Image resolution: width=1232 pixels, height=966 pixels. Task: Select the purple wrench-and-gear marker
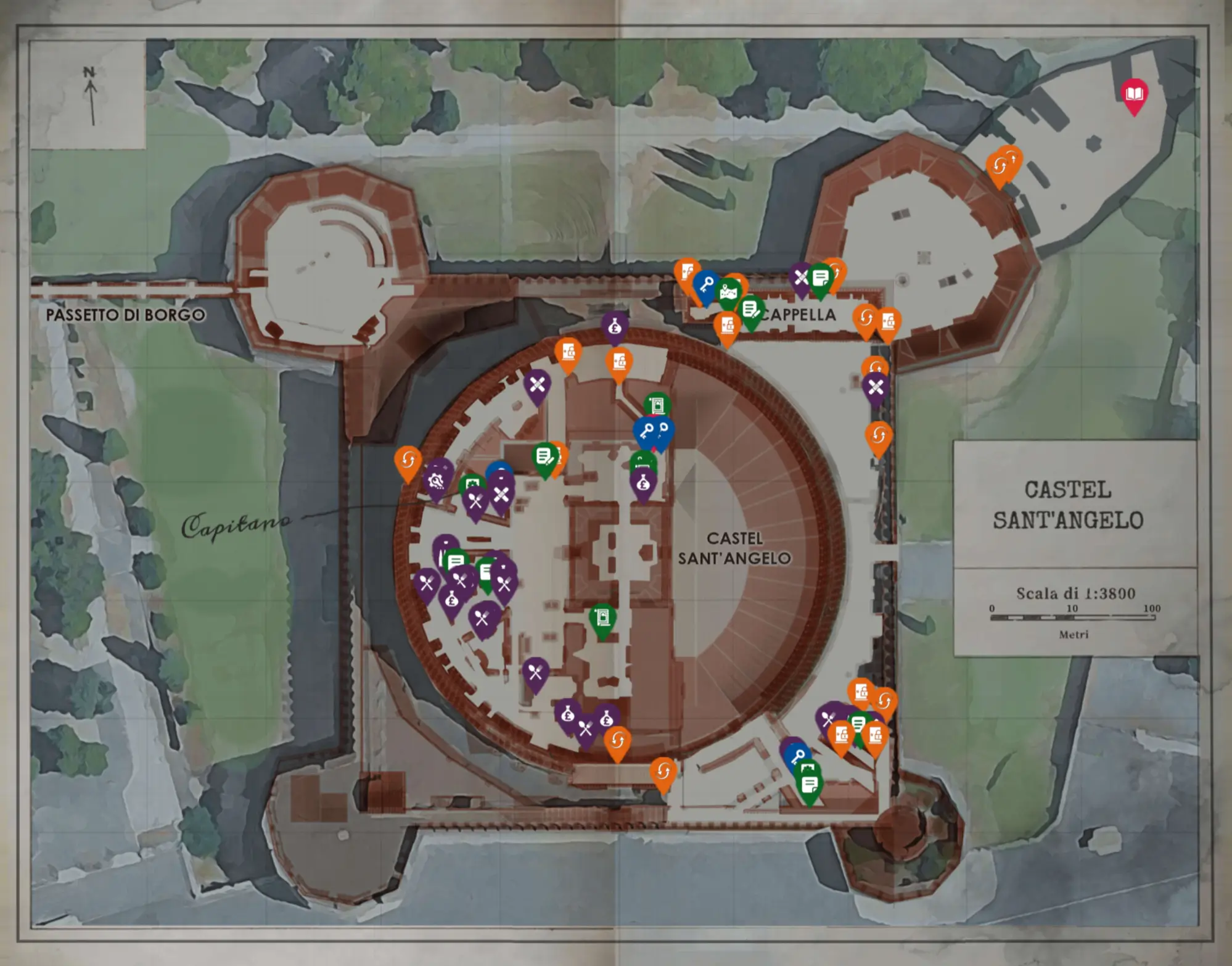click(435, 481)
